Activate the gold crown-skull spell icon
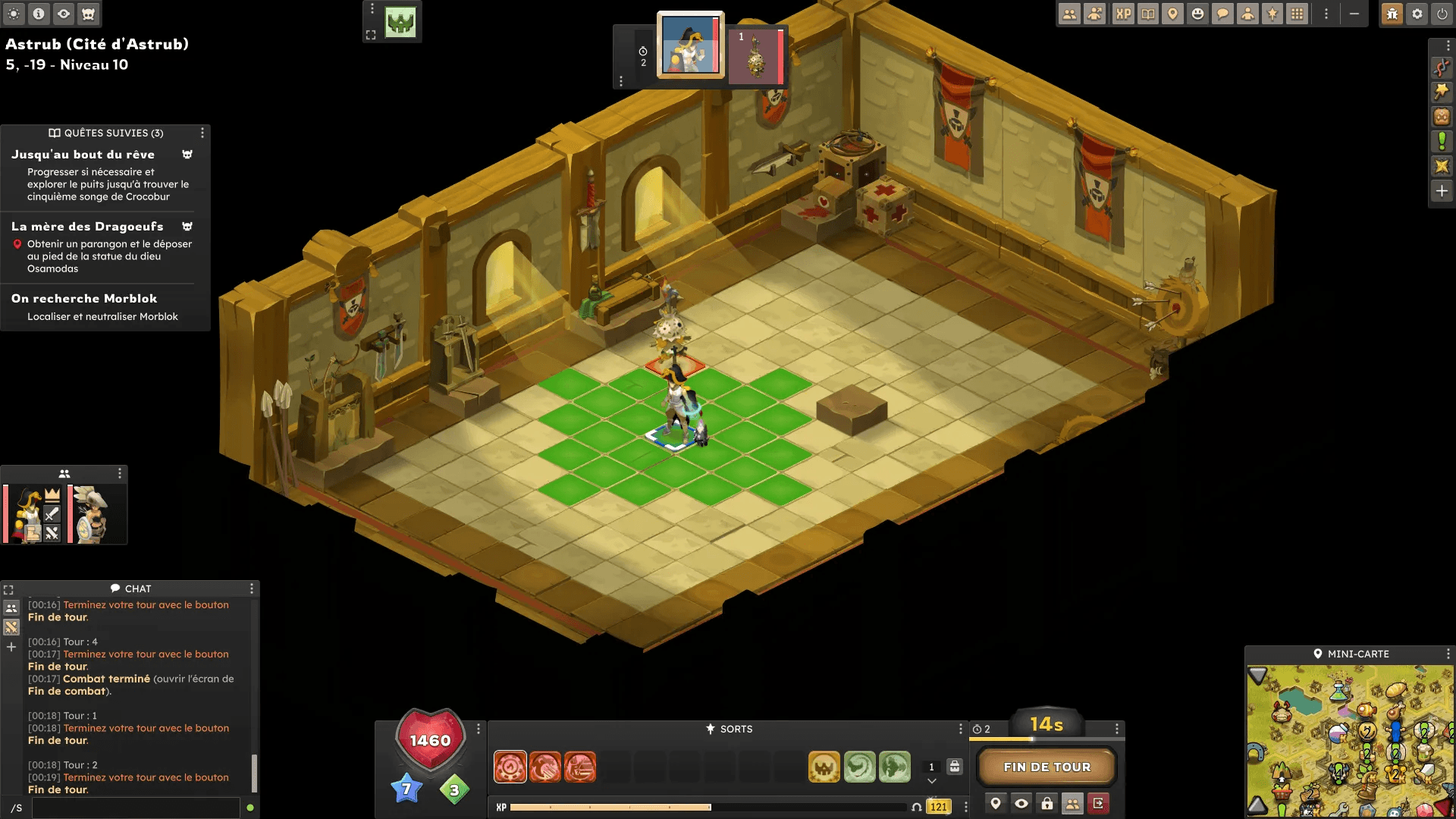 pos(824,767)
